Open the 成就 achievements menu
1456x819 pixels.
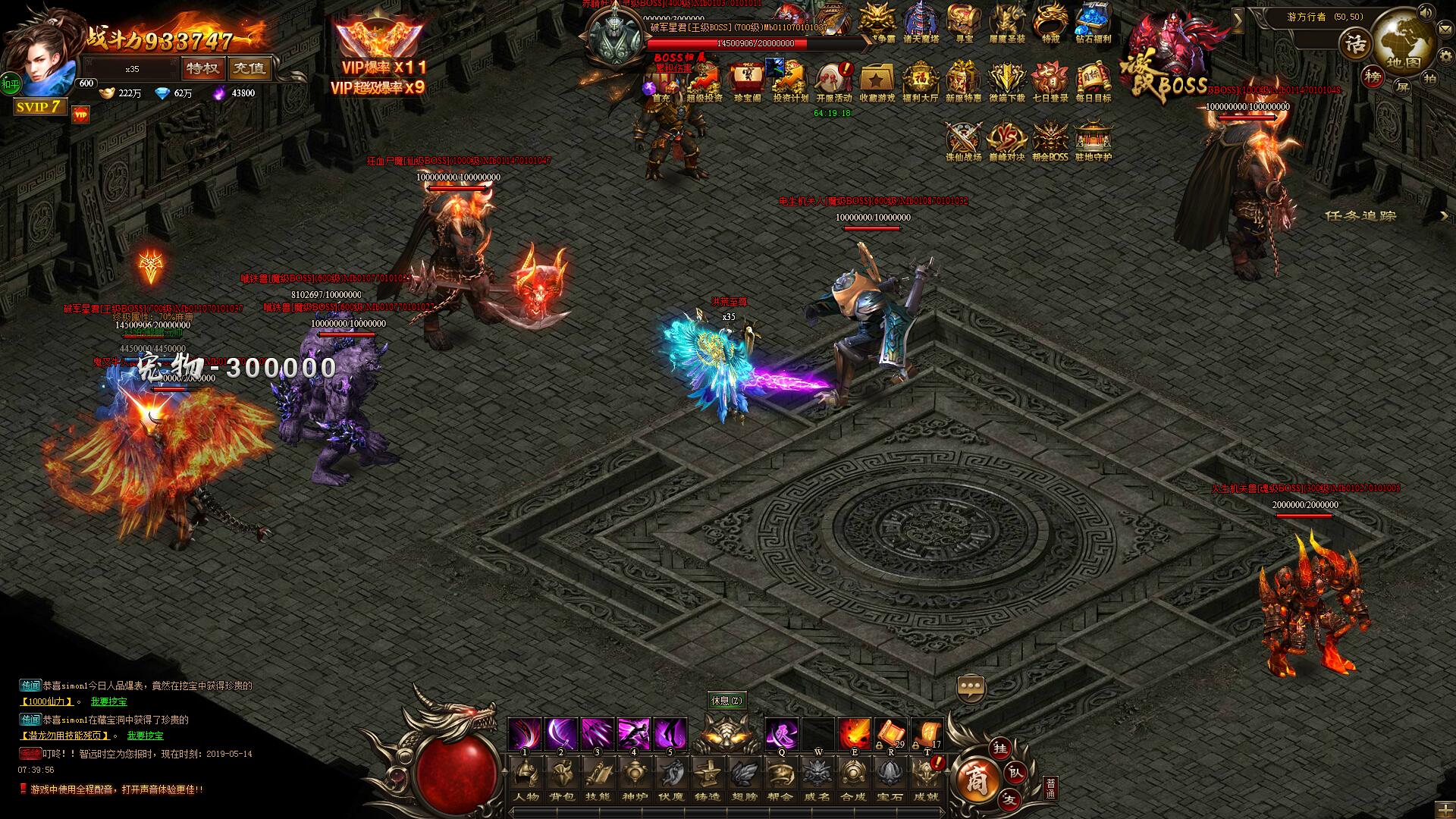926,780
